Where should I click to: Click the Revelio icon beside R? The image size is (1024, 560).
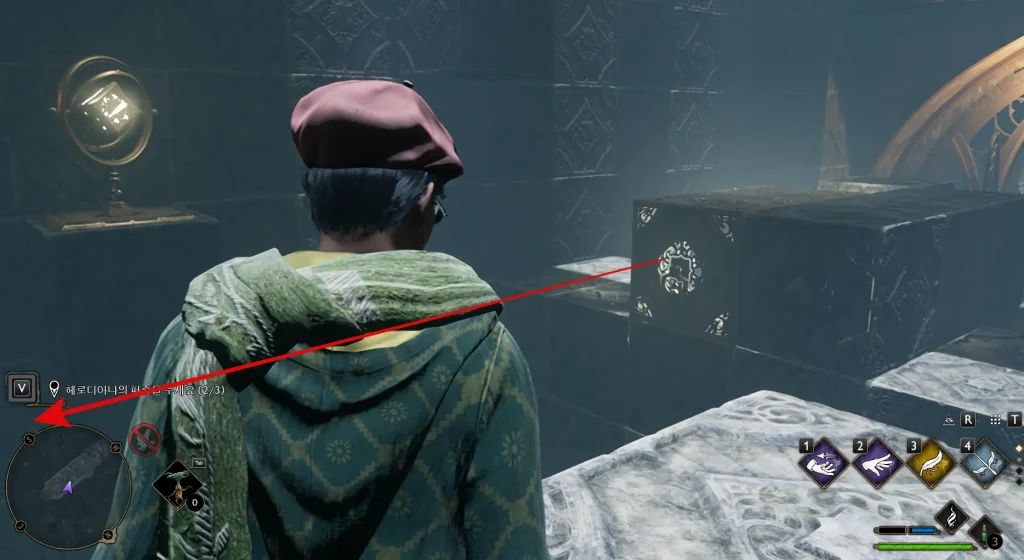950,421
